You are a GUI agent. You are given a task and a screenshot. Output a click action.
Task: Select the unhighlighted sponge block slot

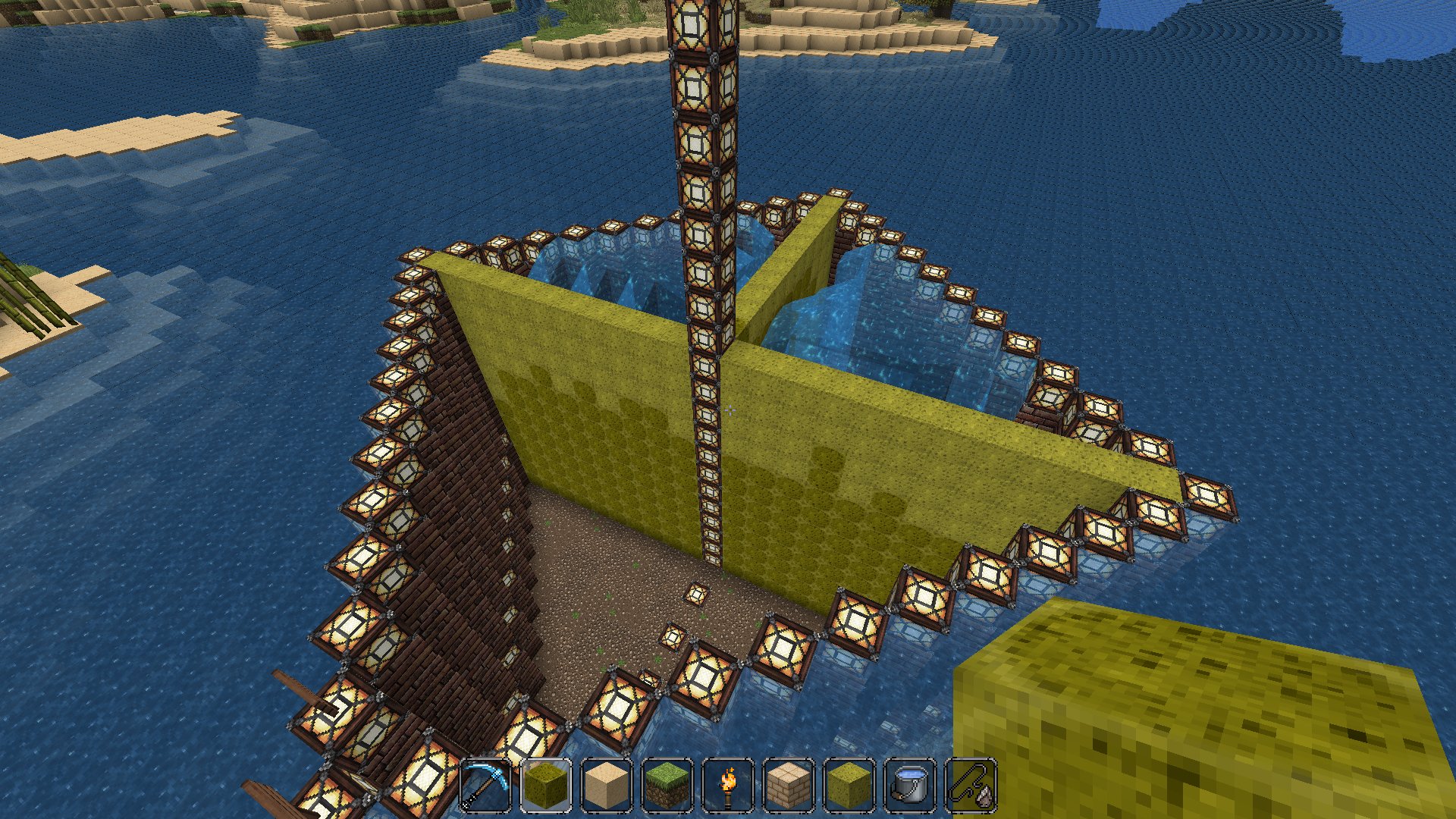849,786
